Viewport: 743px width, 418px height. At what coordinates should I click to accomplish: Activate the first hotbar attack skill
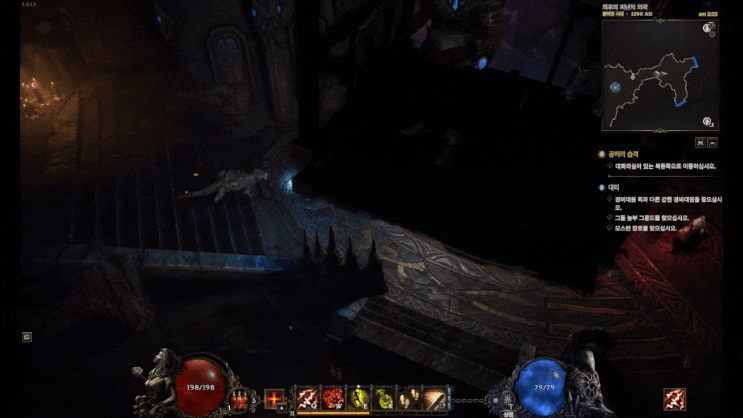pos(307,399)
